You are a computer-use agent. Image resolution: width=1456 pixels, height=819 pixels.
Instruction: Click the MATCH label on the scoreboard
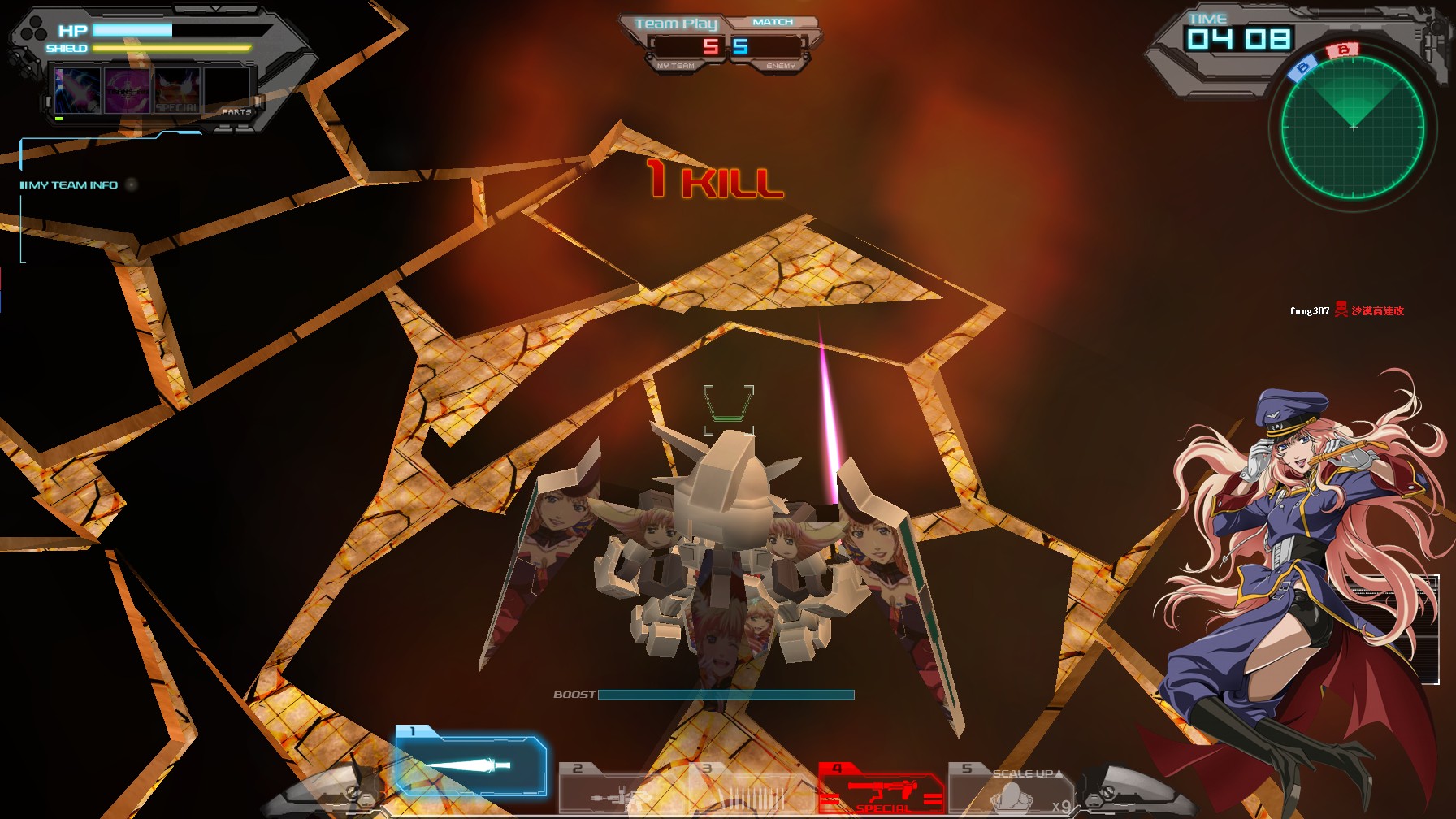pyautogui.click(x=772, y=21)
